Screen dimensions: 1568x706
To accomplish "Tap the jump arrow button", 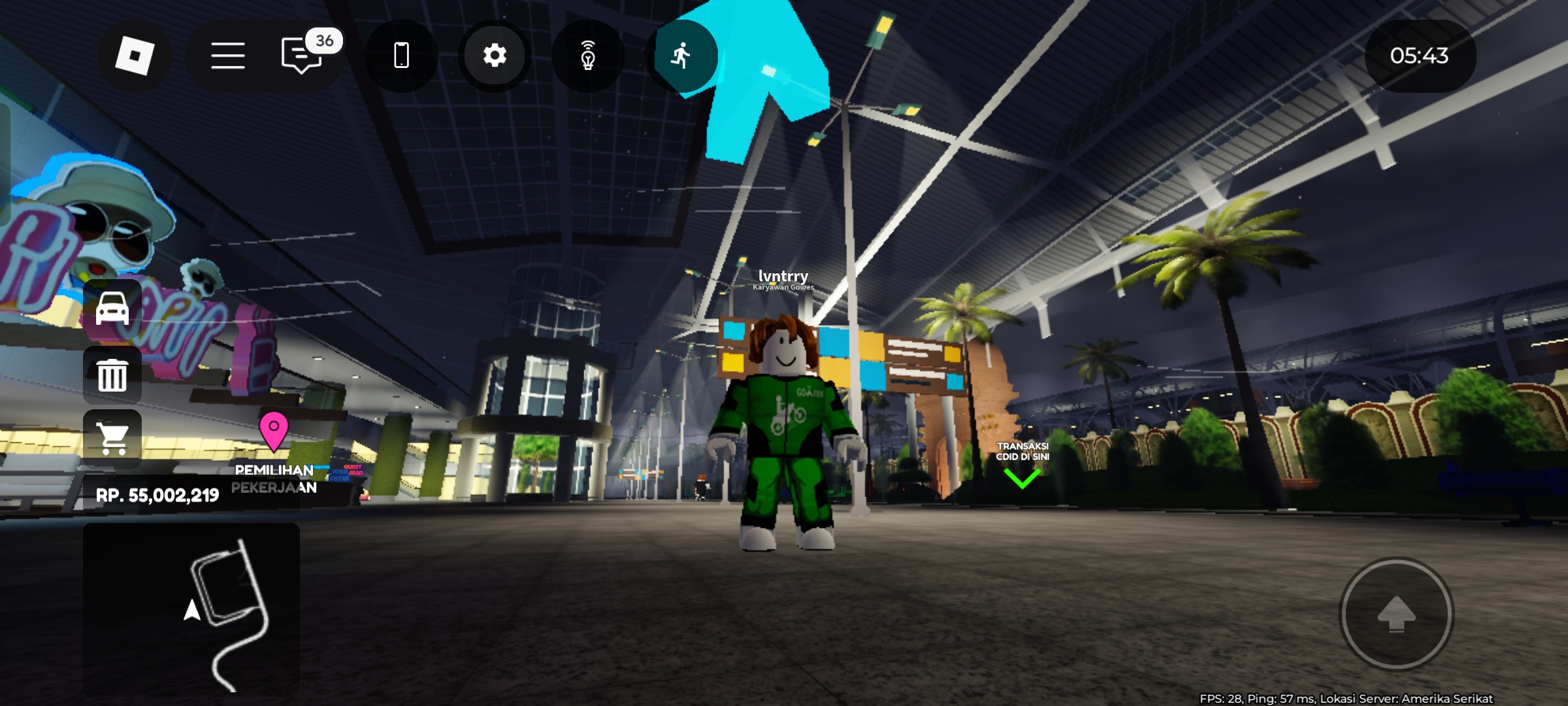I will [1396, 614].
